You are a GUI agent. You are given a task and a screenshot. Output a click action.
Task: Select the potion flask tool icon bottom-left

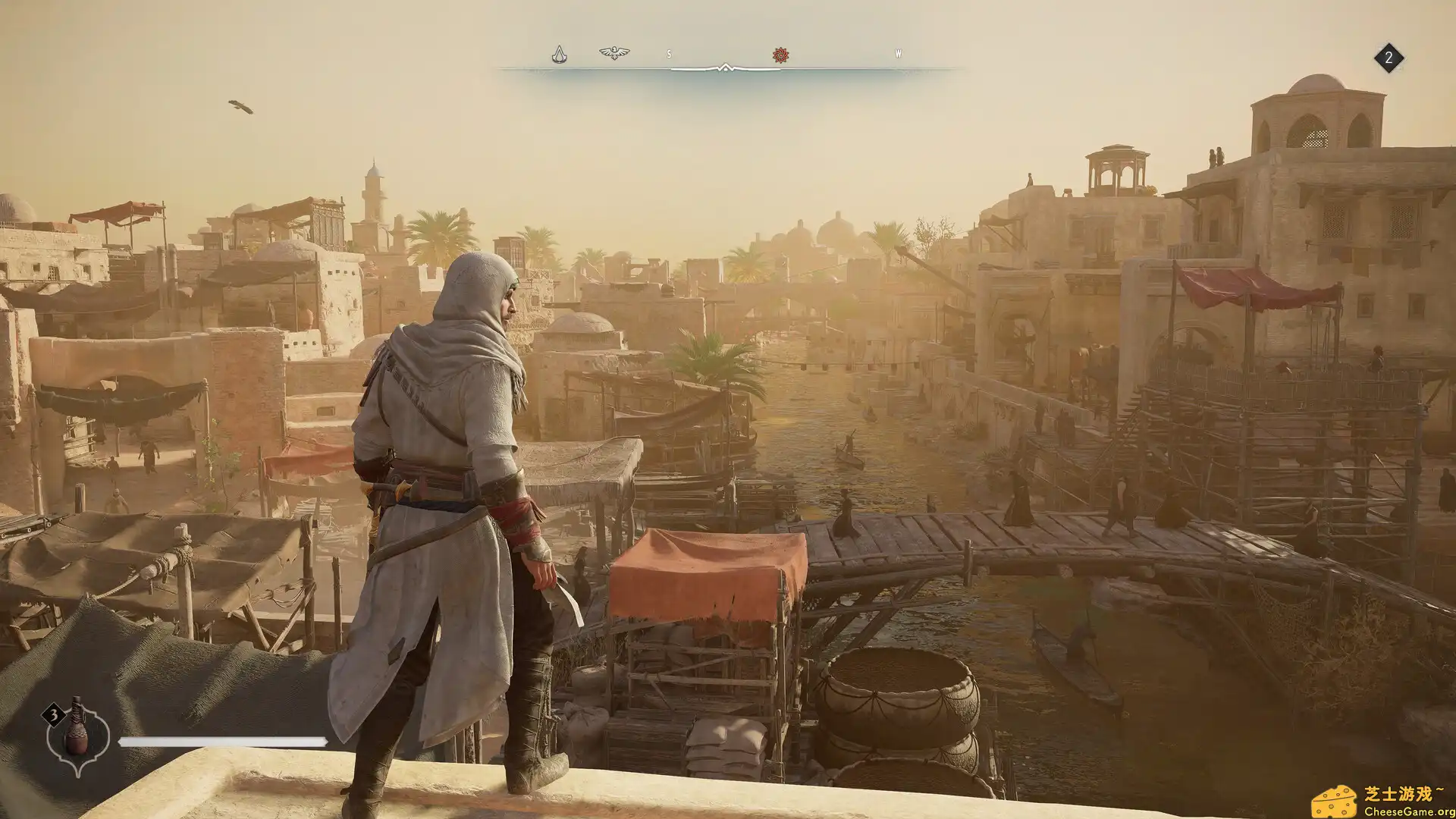point(77,736)
